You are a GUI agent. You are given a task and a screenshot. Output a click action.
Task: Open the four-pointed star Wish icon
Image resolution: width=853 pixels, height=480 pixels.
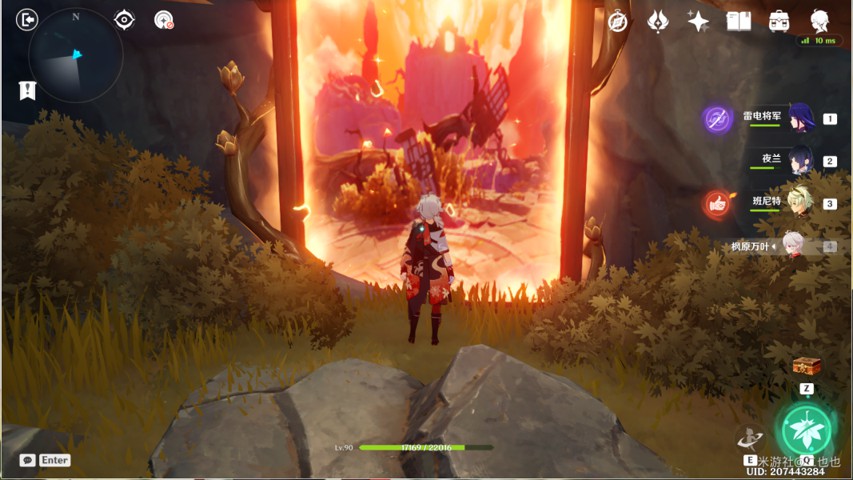pyautogui.click(x=698, y=21)
